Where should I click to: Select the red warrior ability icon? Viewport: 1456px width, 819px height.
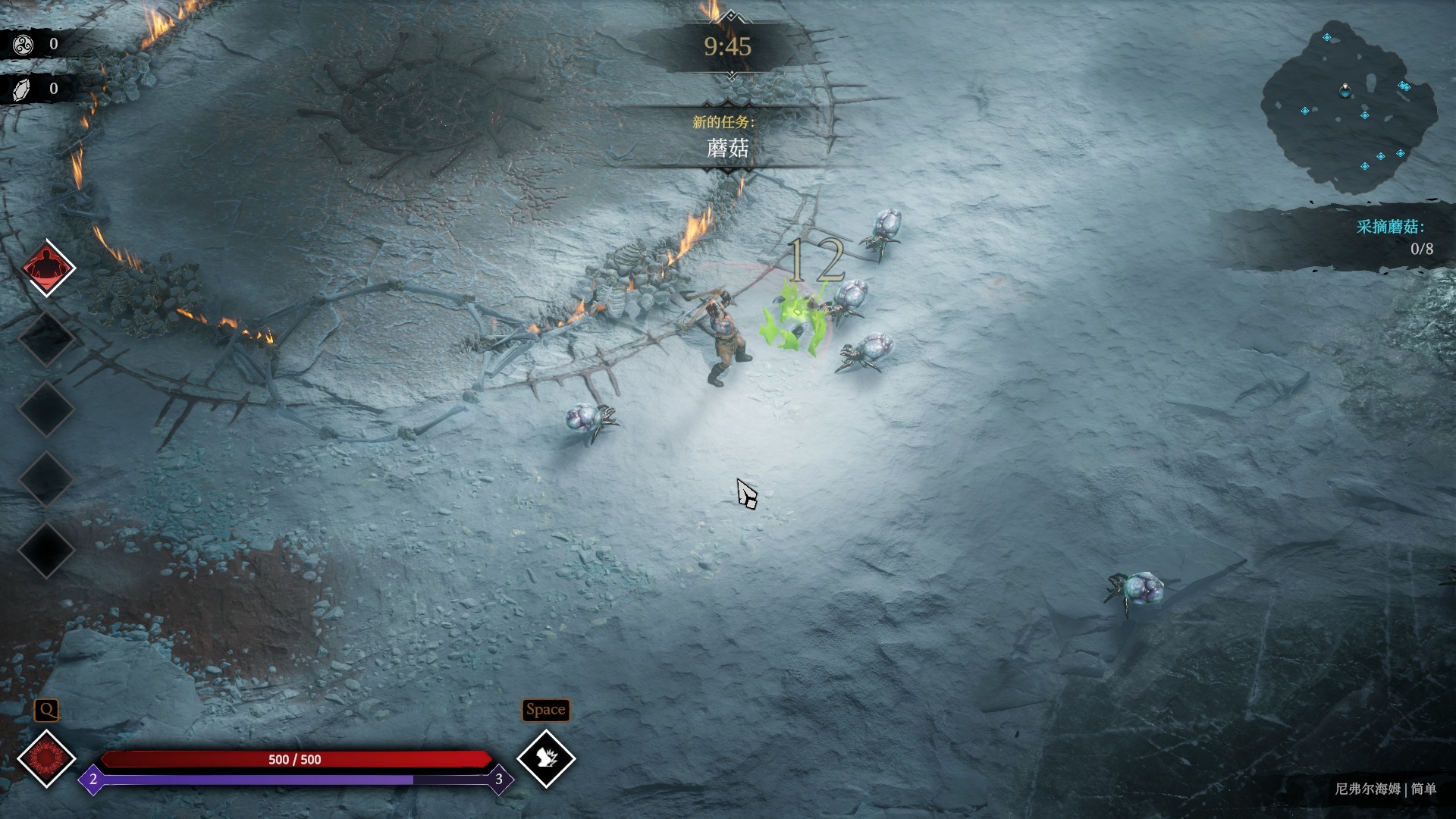pos(47,268)
